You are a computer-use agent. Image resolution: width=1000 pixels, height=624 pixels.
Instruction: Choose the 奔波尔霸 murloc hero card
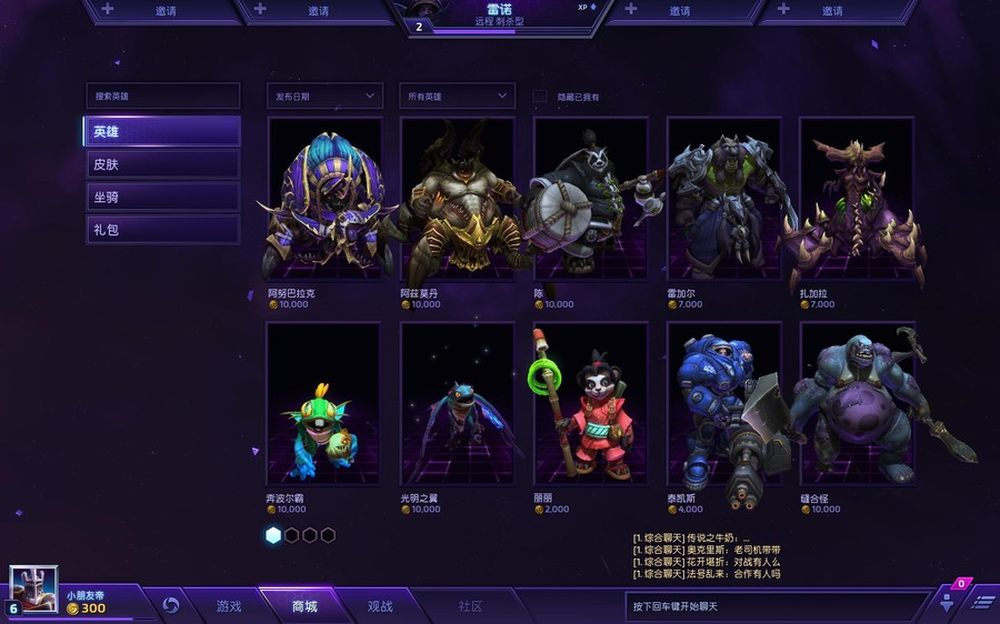(x=324, y=403)
